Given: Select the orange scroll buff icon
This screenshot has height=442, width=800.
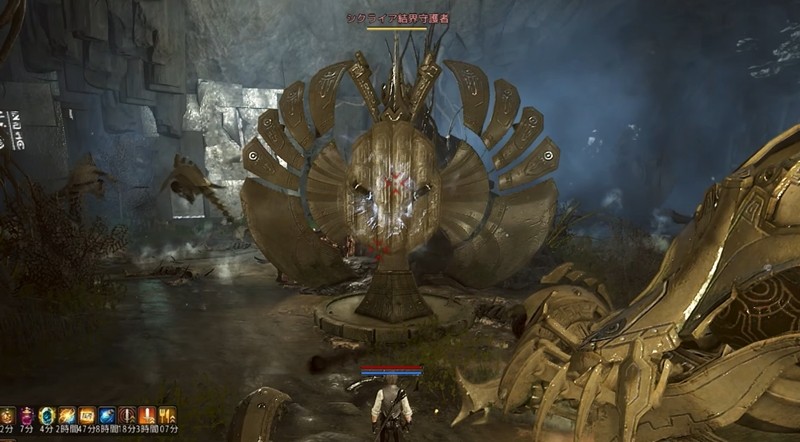Looking at the screenshot, I should (x=87, y=414).
